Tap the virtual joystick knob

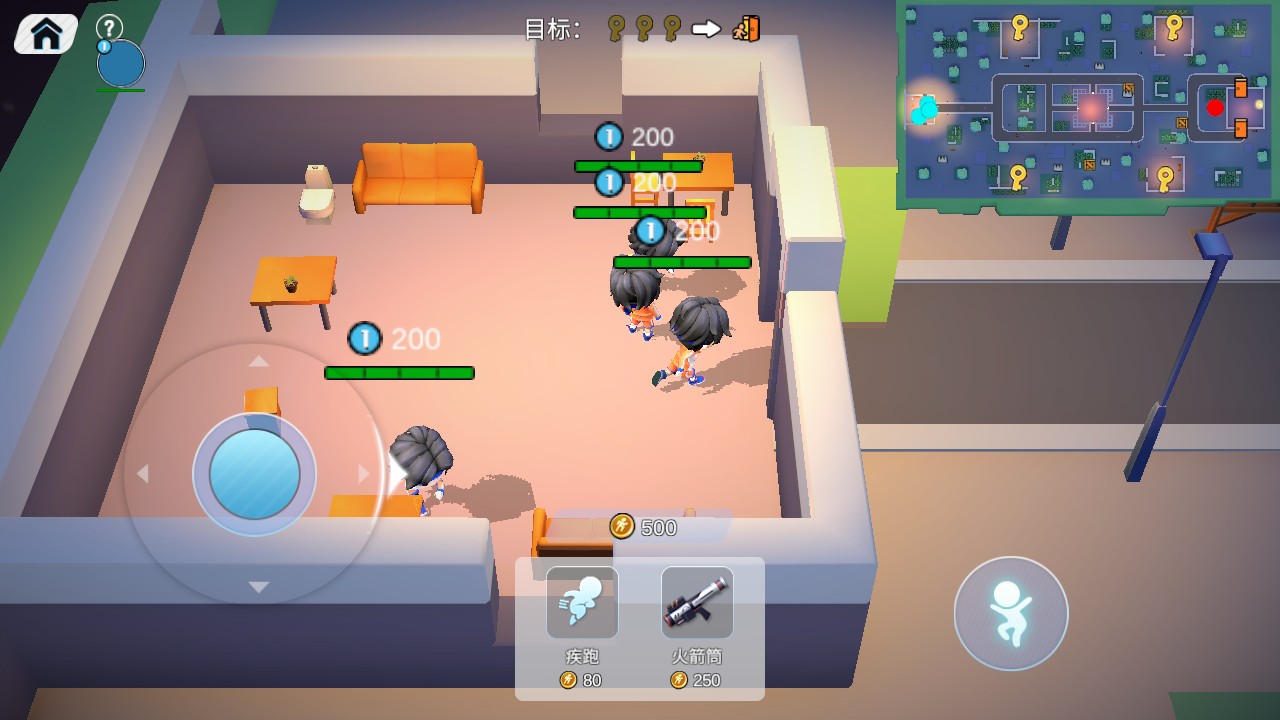click(x=254, y=474)
